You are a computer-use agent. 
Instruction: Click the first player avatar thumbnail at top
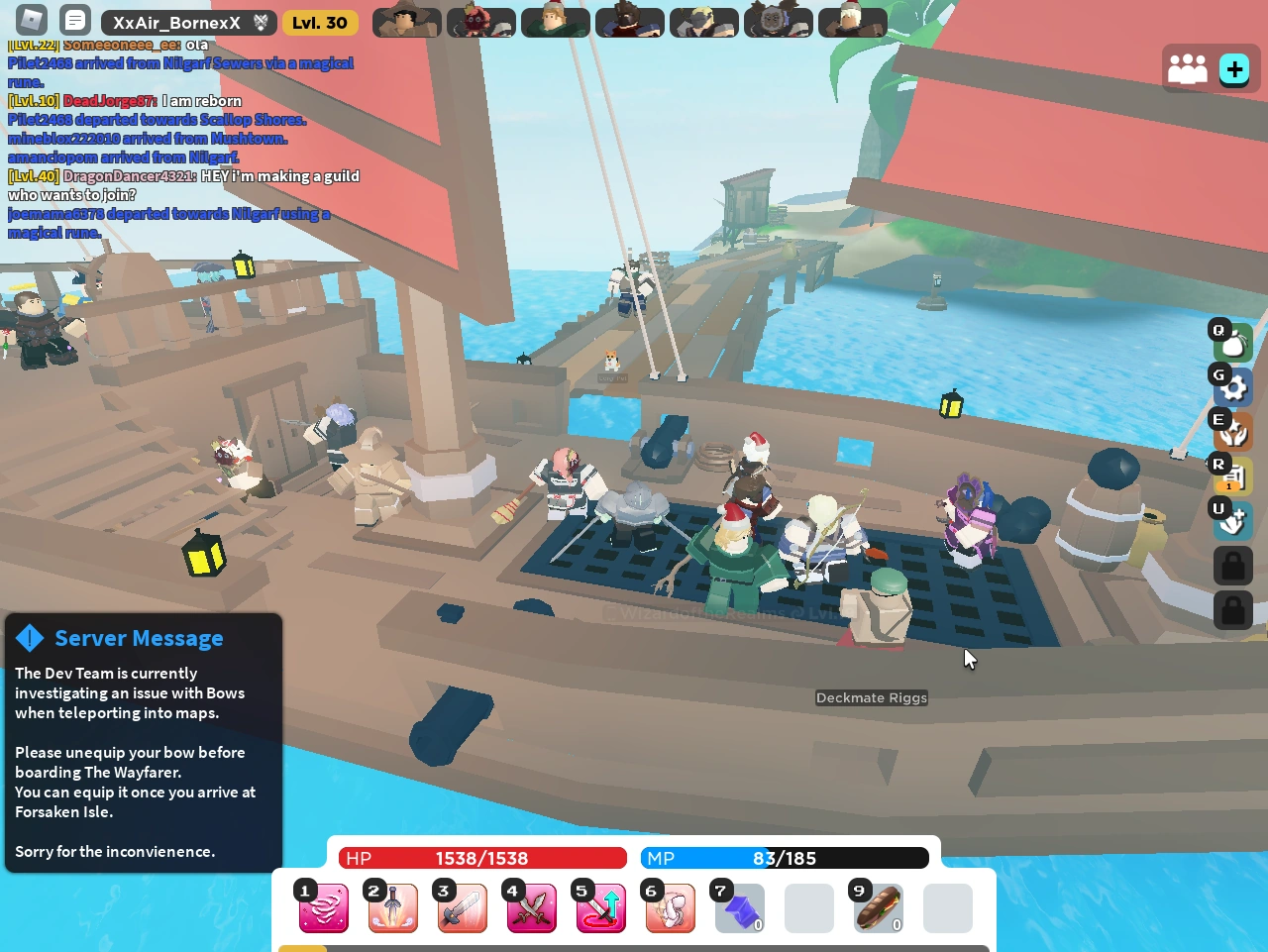coord(406,21)
